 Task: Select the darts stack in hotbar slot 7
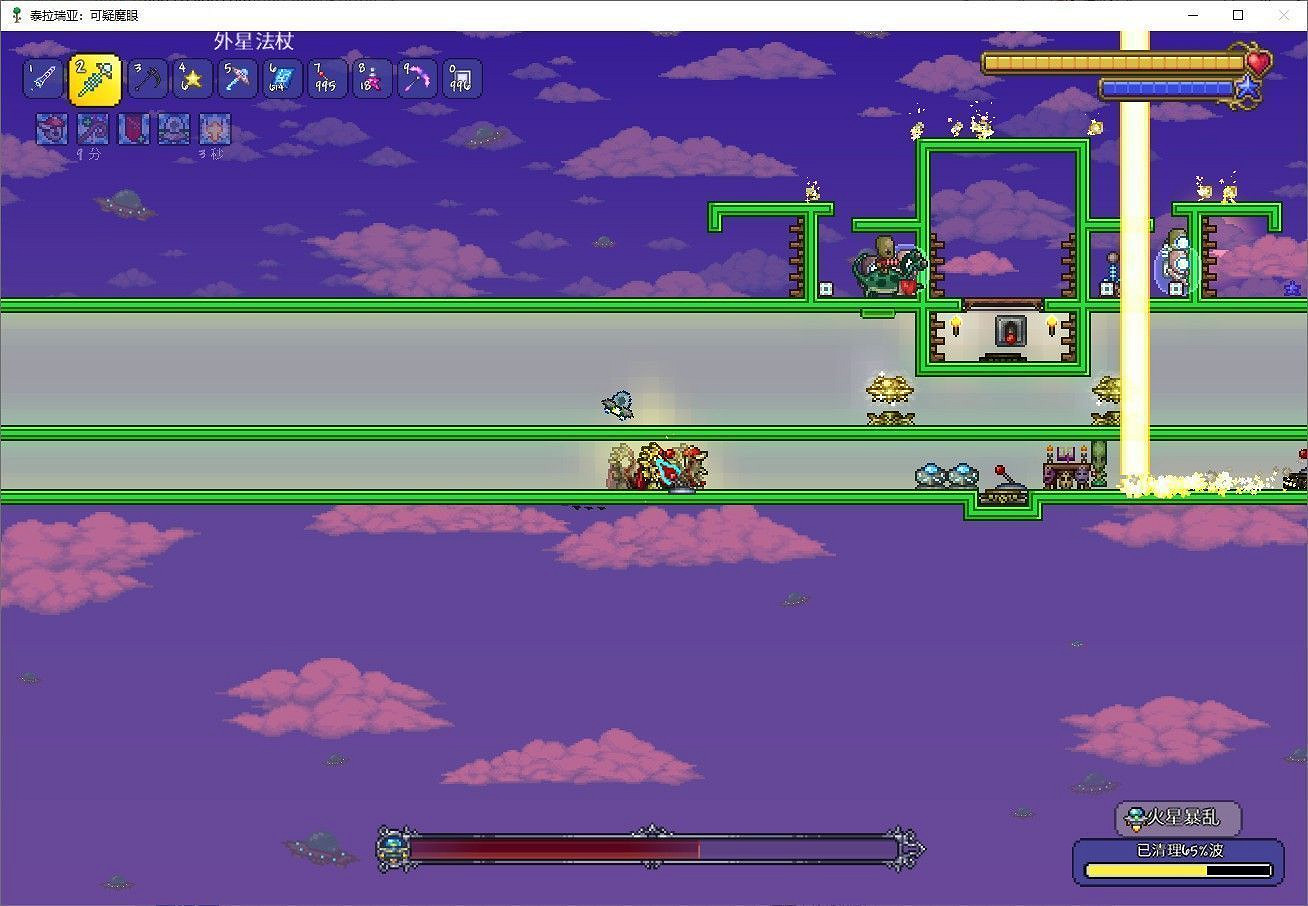326,78
